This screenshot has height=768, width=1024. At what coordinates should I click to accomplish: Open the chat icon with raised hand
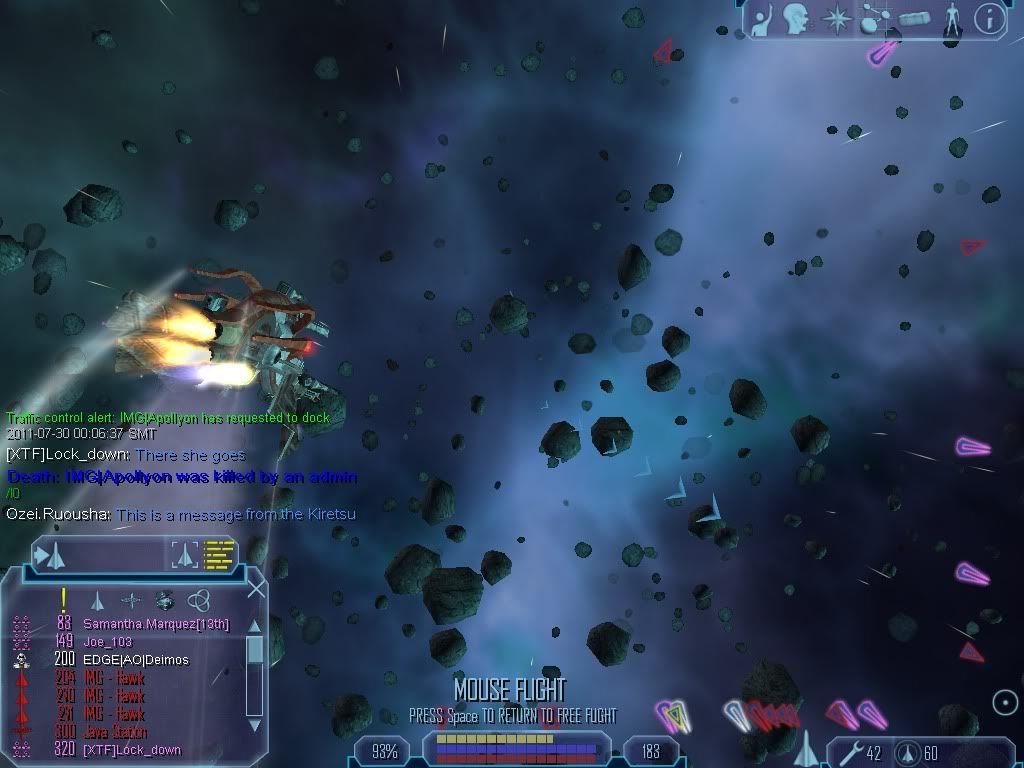(762, 20)
